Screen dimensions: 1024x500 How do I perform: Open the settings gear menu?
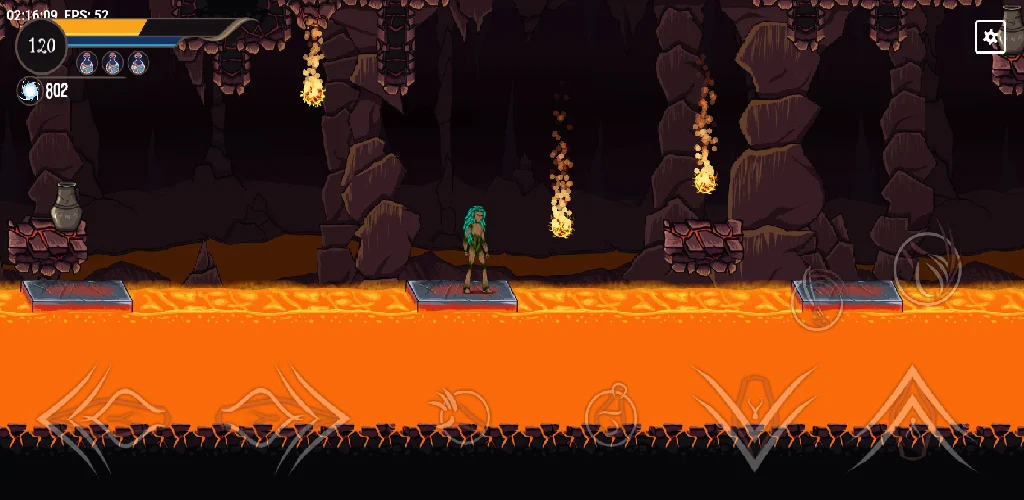990,37
